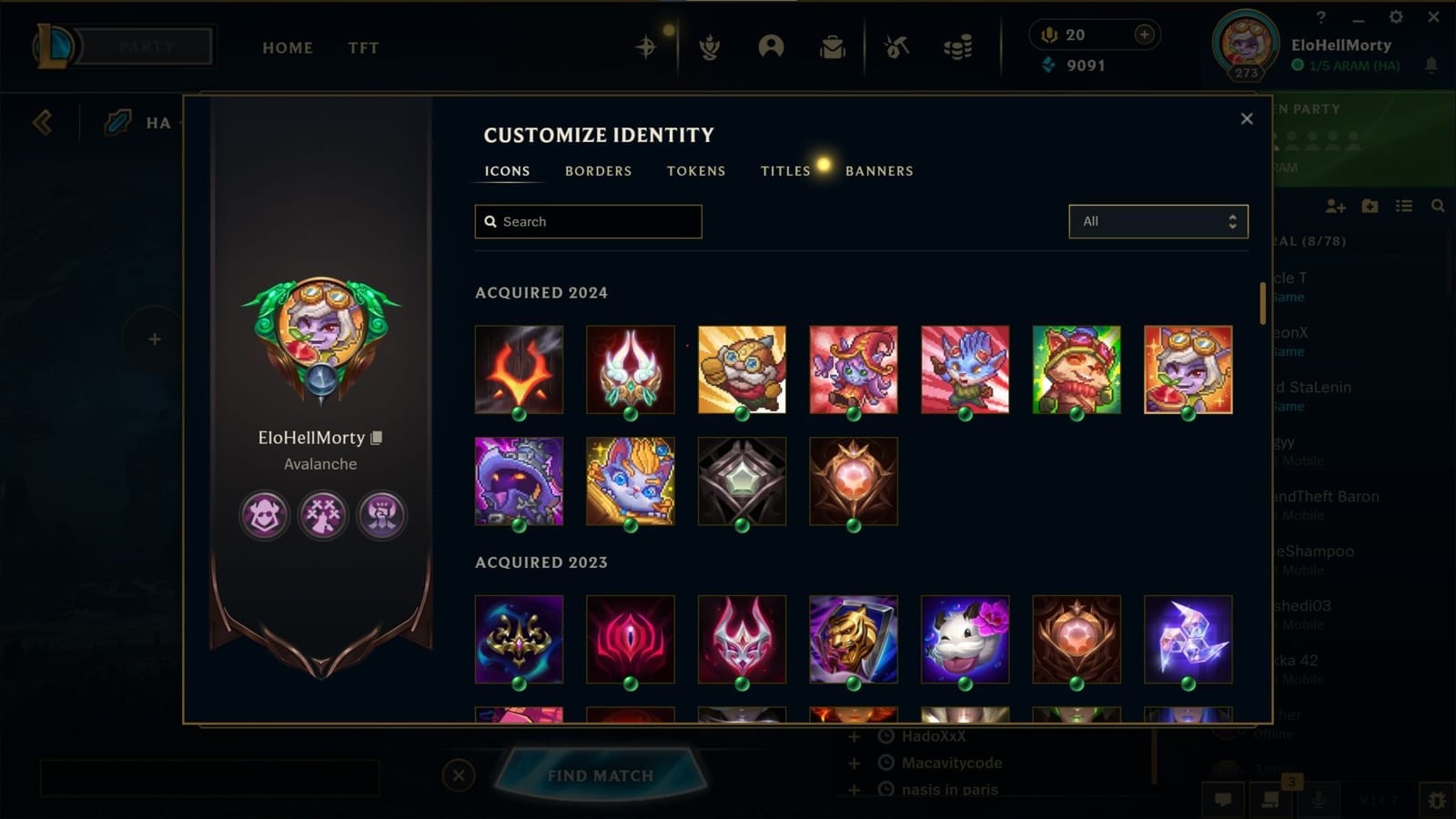Image resolution: width=1456 pixels, height=819 pixels.
Task: Open client settings gear icon
Action: pyautogui.click(x=1395, y=16)
